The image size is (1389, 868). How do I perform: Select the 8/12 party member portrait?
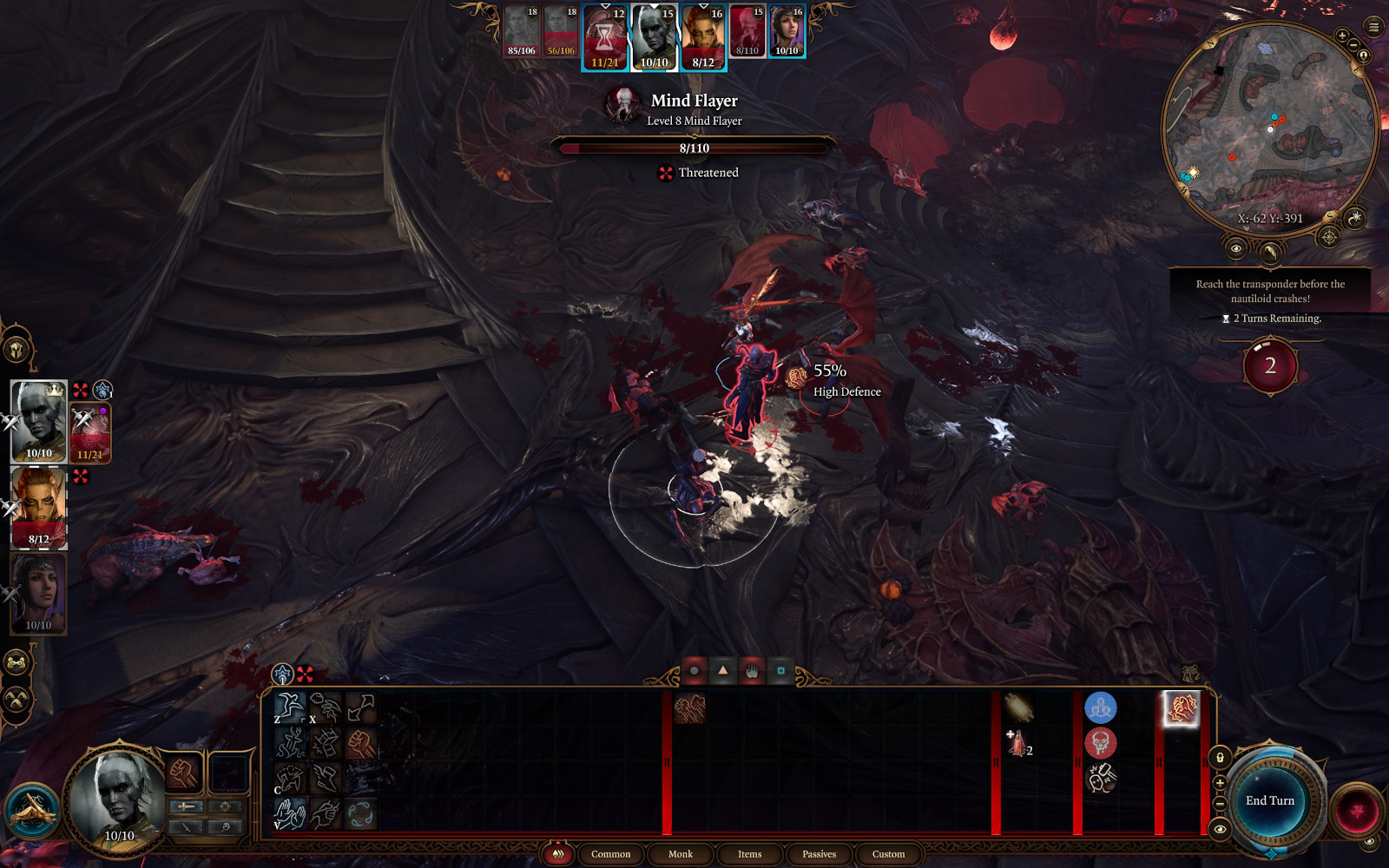pyautogui.click(x=39, y=508)
